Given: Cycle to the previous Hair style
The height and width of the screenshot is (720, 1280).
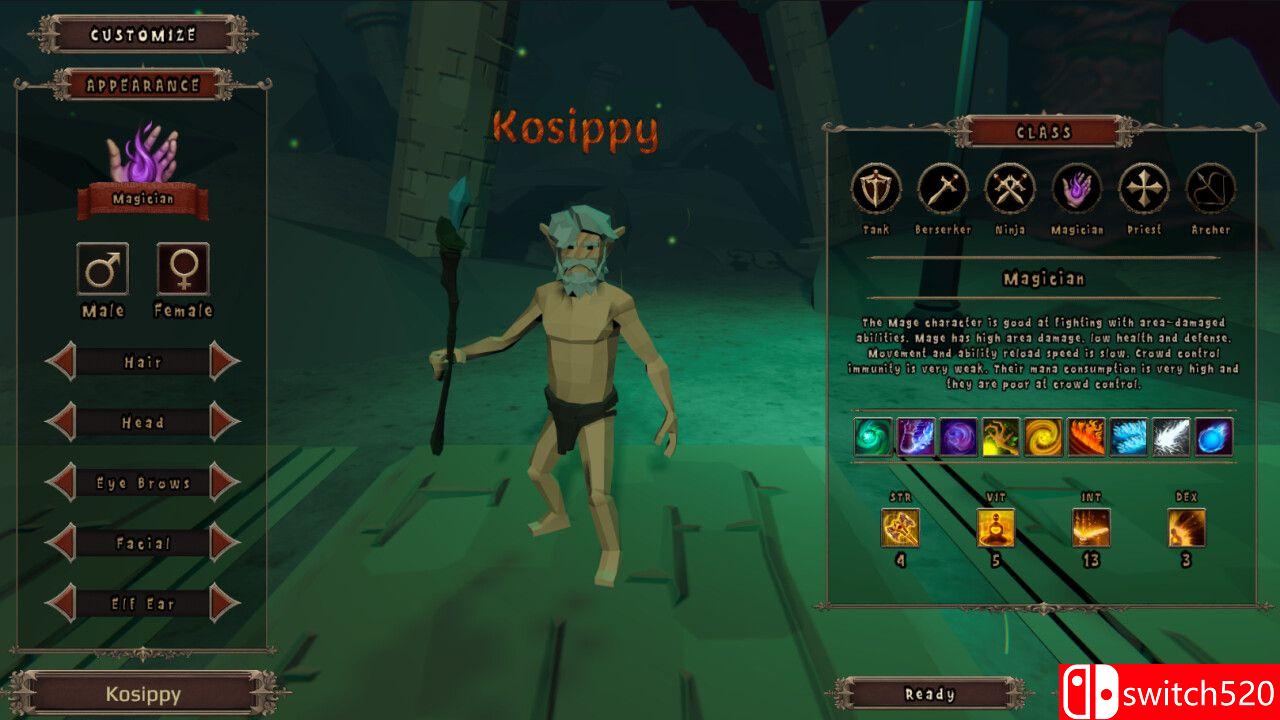Looking at the screenshot, I should [62, 362].
